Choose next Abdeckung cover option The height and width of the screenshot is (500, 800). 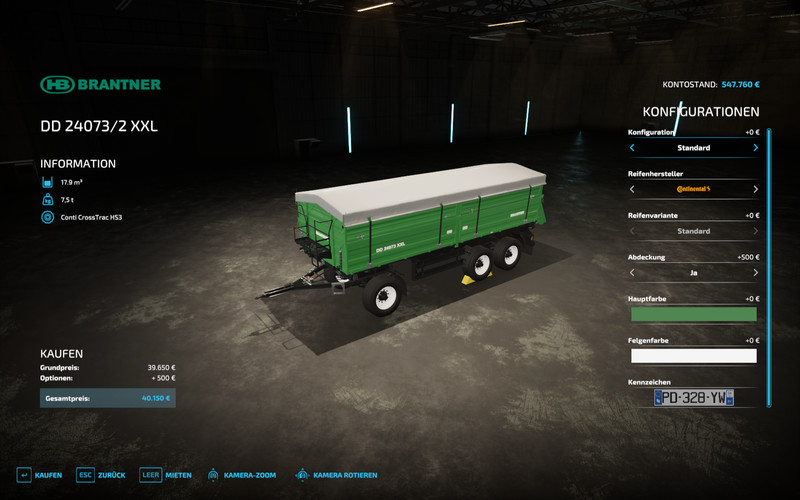click(755, 272)
